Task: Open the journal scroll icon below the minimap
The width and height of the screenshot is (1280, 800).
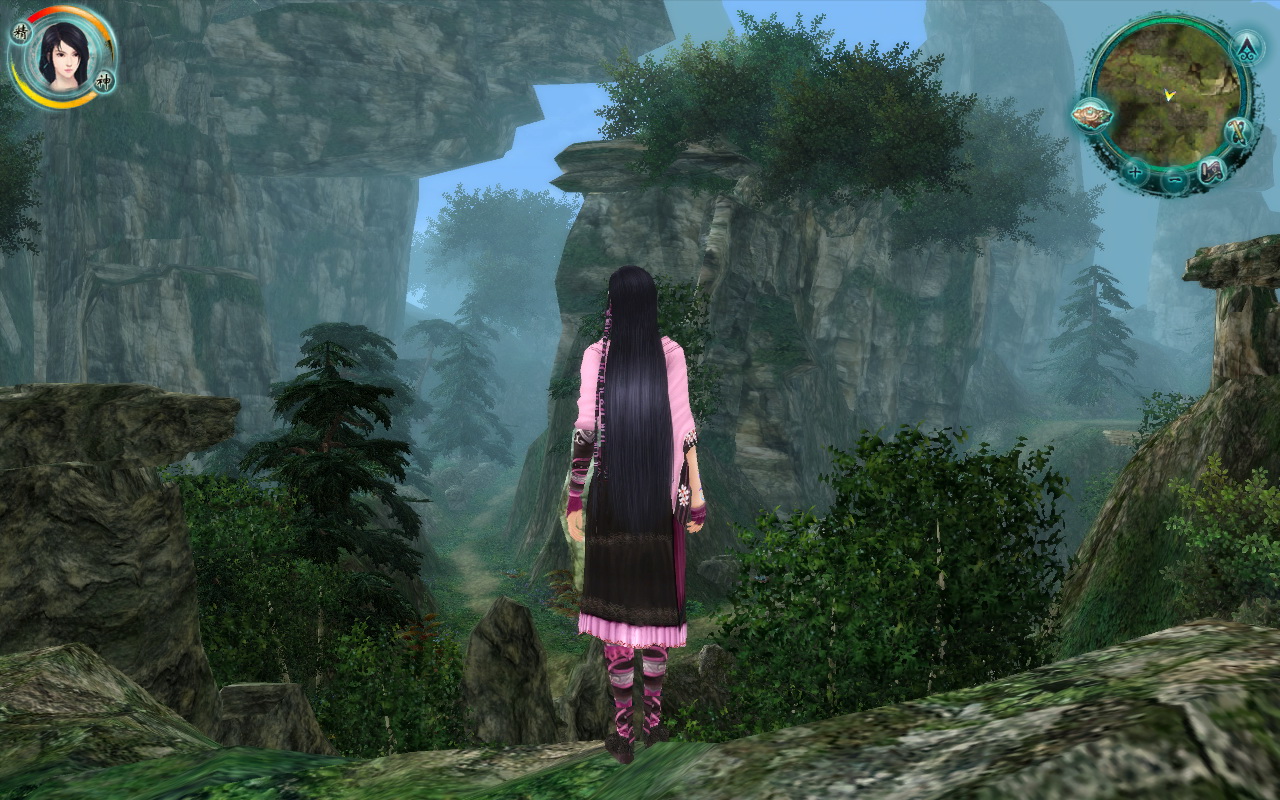Action: (x=1212, y=171)
